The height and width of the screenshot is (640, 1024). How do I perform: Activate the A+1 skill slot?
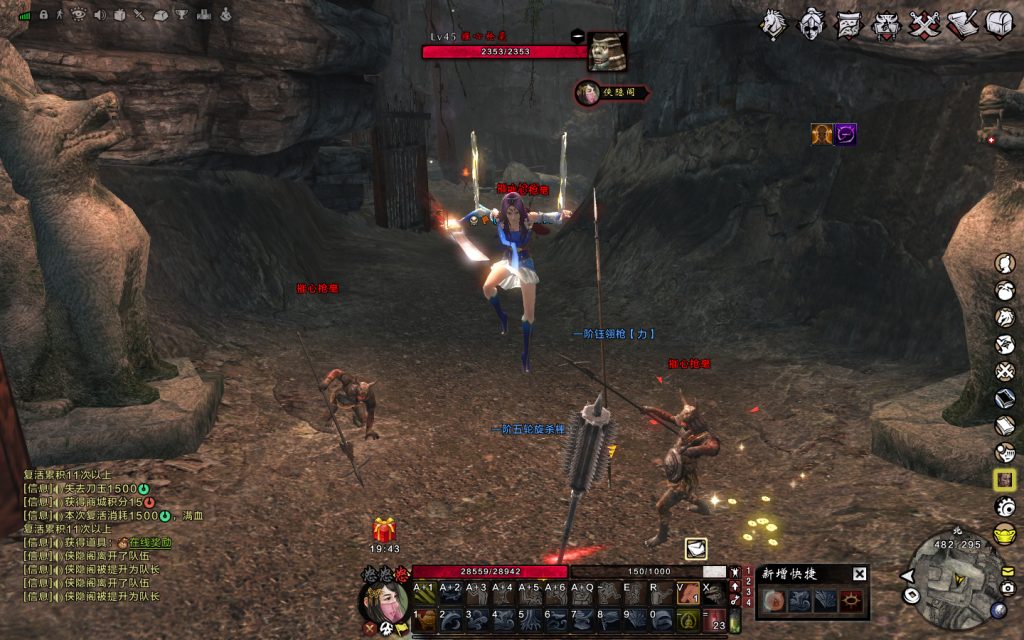[x=424, y=592]
